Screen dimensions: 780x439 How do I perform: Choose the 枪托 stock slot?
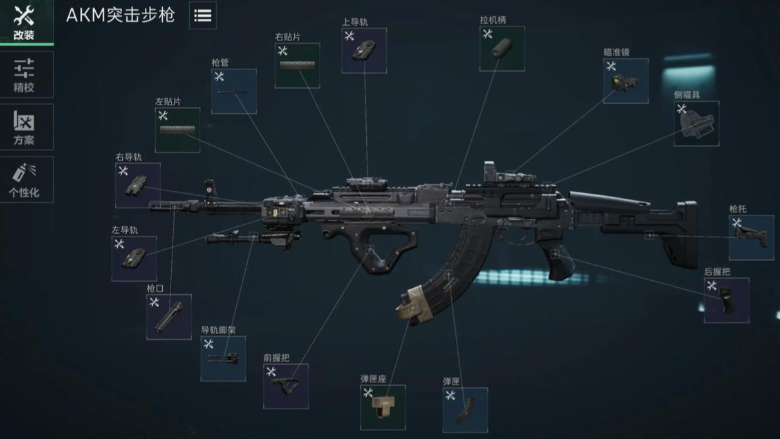coord(751,238)
